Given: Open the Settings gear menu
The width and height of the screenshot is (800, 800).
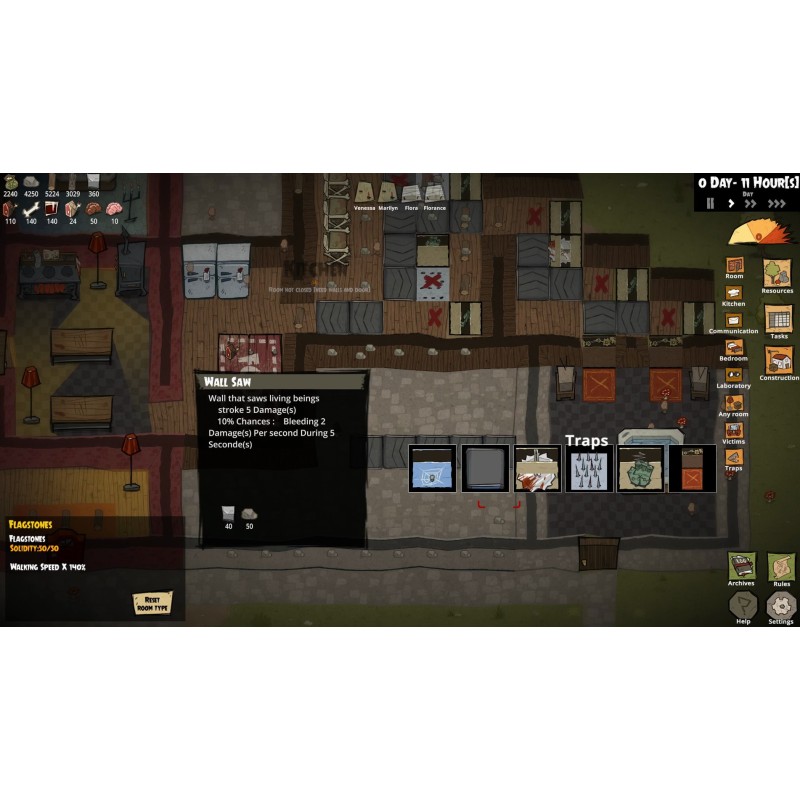Looking at the screenshot, I should (x=781, y=605).
